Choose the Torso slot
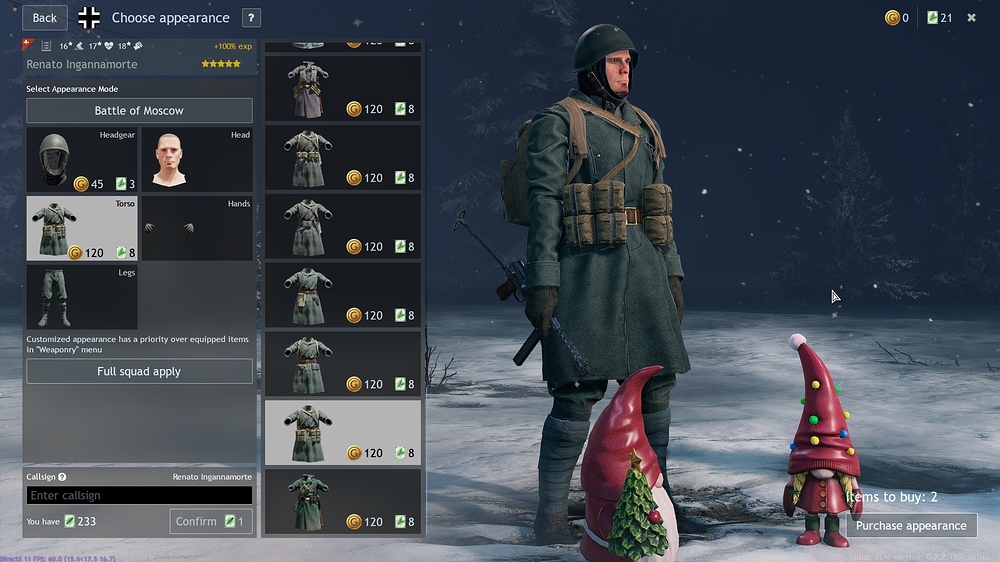This screenshot has height=562, width=1000. [81, 228]
